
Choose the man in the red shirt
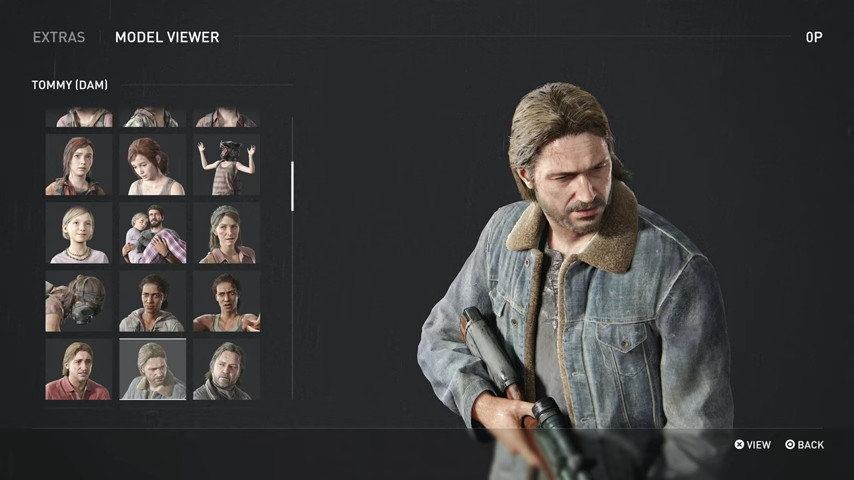(78, 369)
